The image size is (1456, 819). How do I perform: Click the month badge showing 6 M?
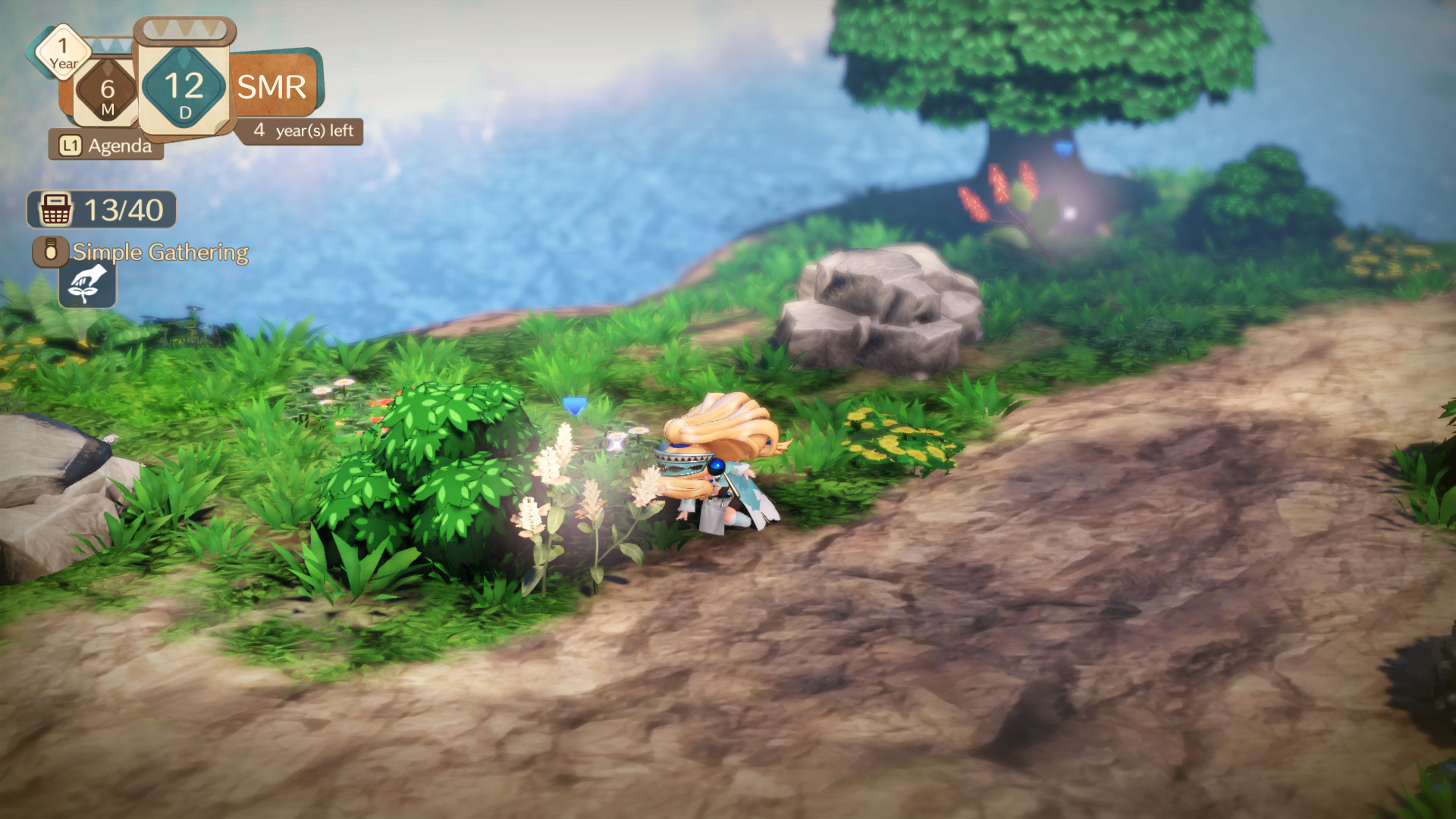click(106, 91)
